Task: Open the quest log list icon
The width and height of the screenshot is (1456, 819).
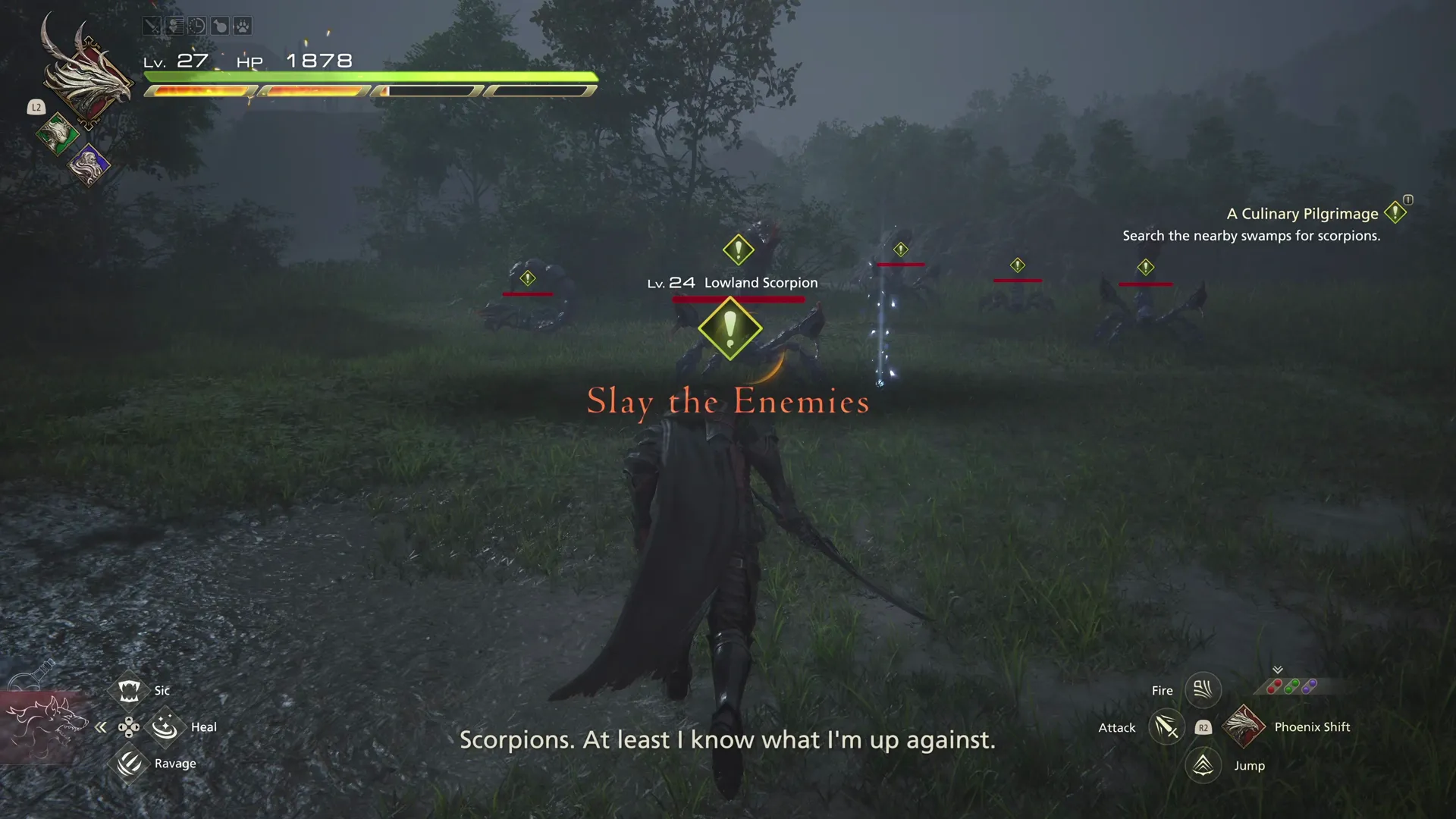Action: (174, 25)
